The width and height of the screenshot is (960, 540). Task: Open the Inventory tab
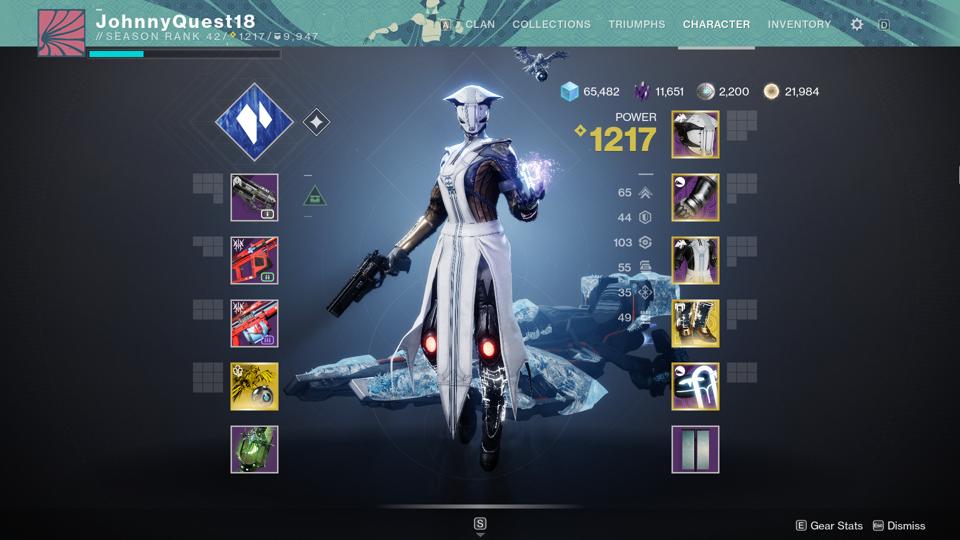[x=799, y=24]
